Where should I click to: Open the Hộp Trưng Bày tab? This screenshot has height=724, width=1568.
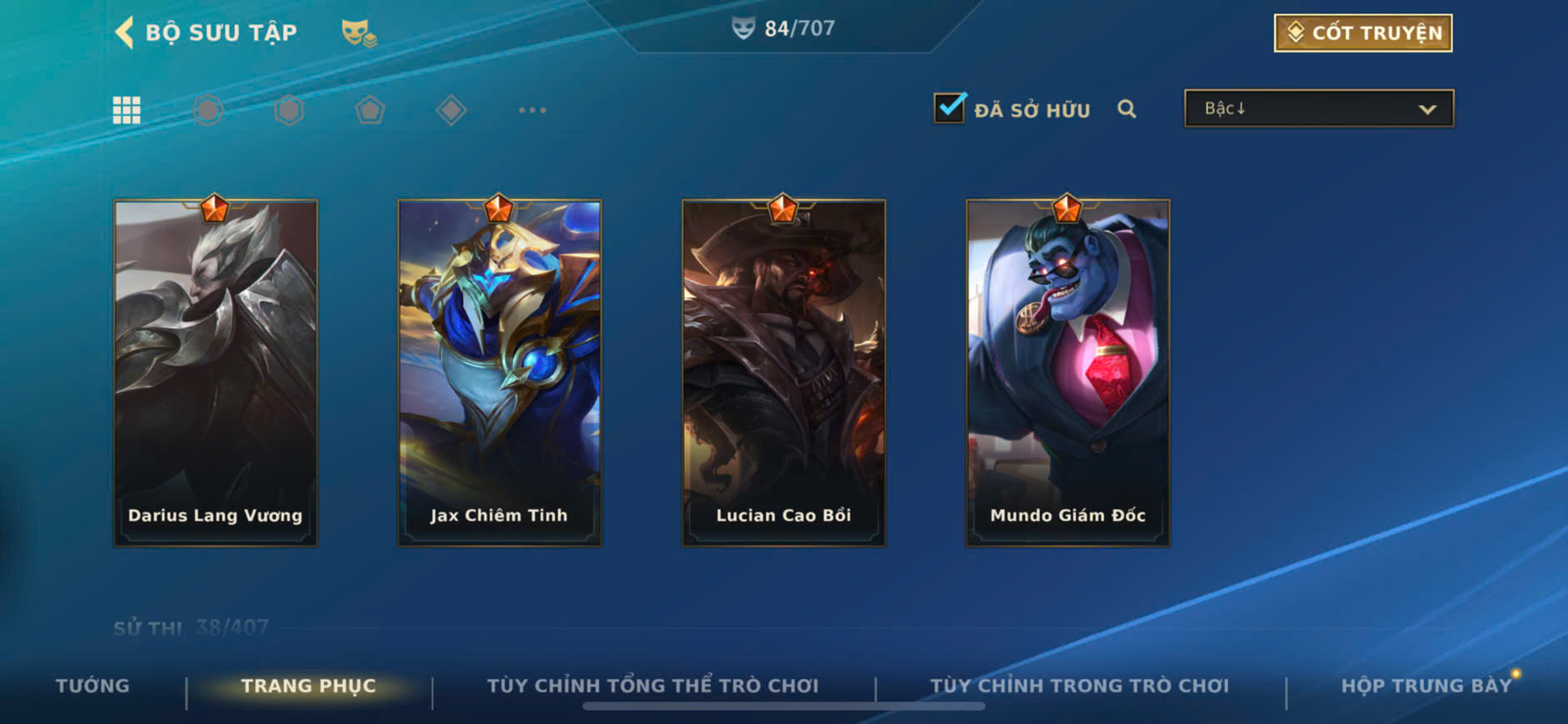(1426, 686)
